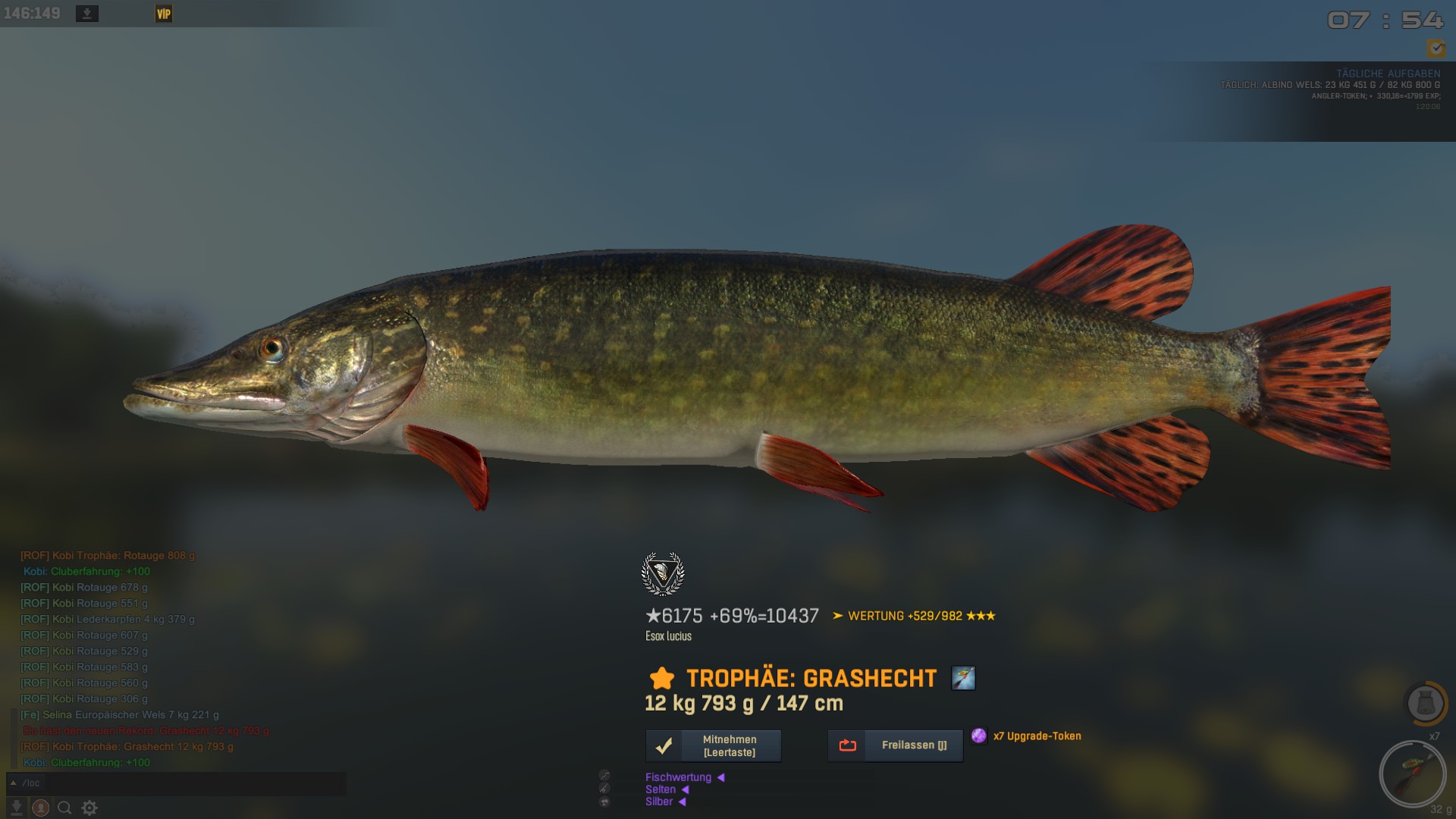Image resolution: width=1456 pixels, height=819 pixels.
Task: Open chat settings via the gear icon
Action: 89,808
